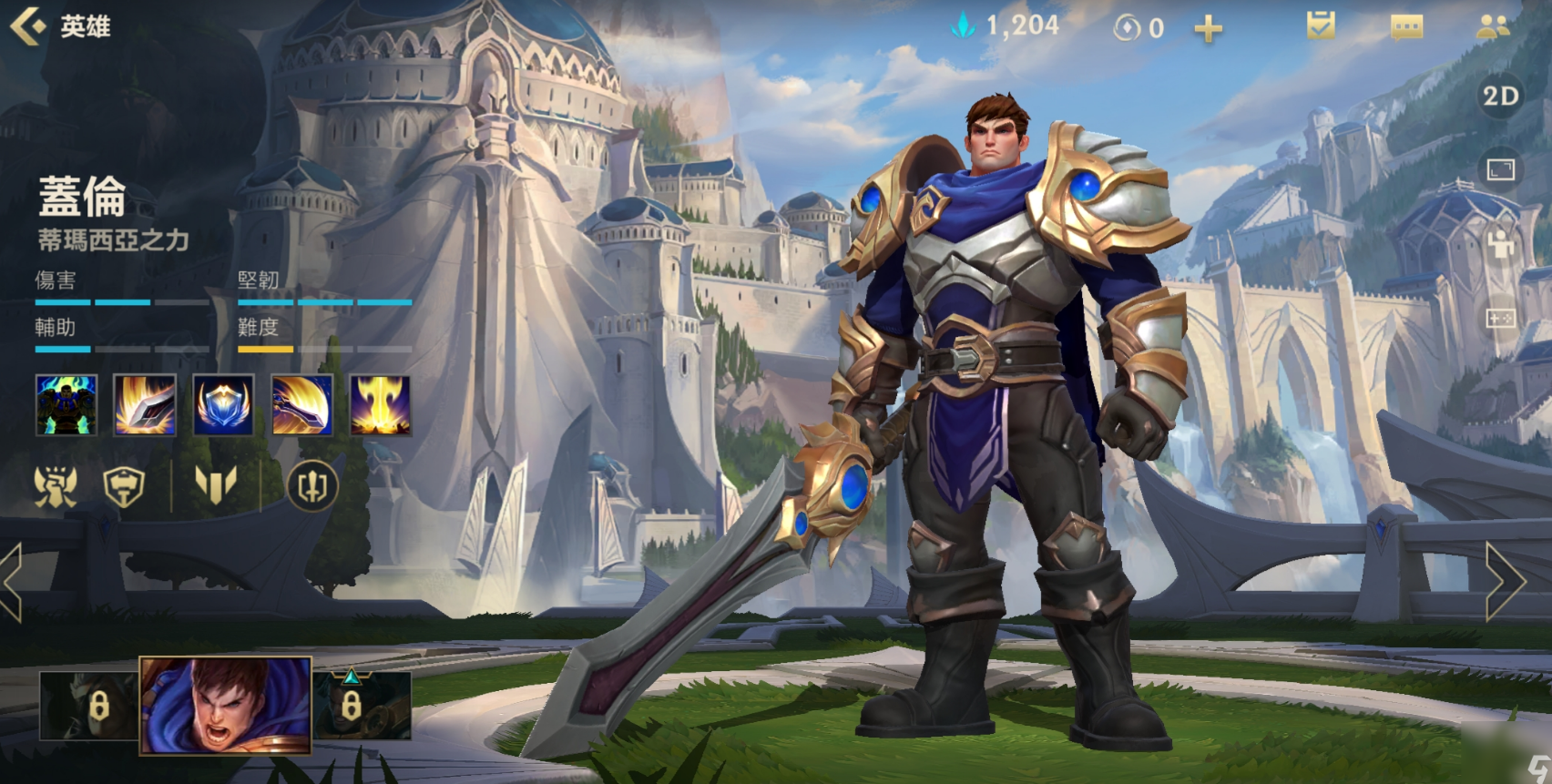
Task: Choose the selected default Garen skin thumbnail
Action: (225, 706)
